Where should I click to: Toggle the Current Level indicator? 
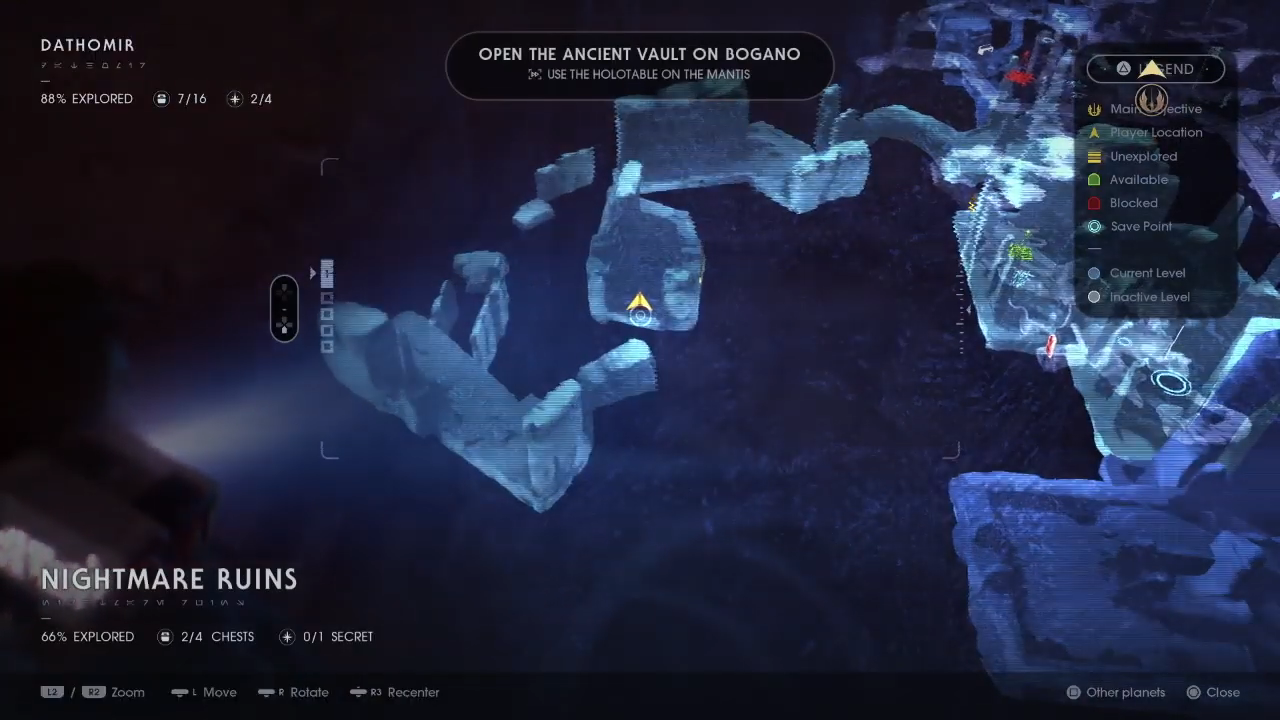[1094, 273]
